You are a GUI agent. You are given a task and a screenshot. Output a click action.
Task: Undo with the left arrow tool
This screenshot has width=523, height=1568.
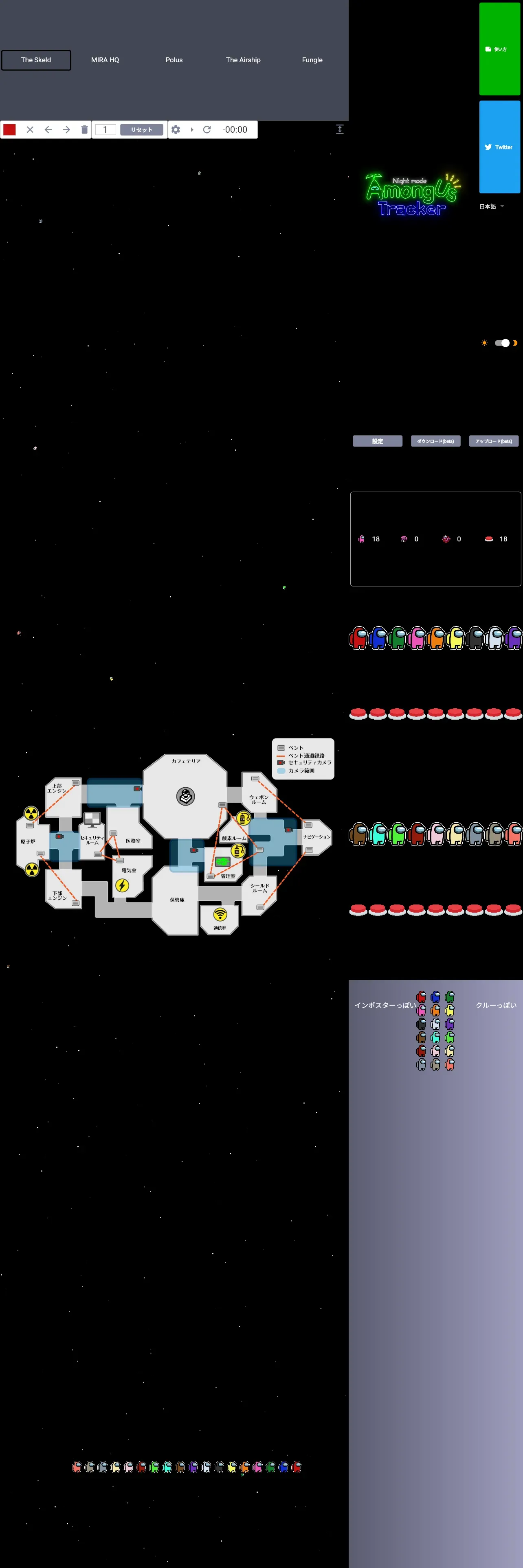[48, 130]
